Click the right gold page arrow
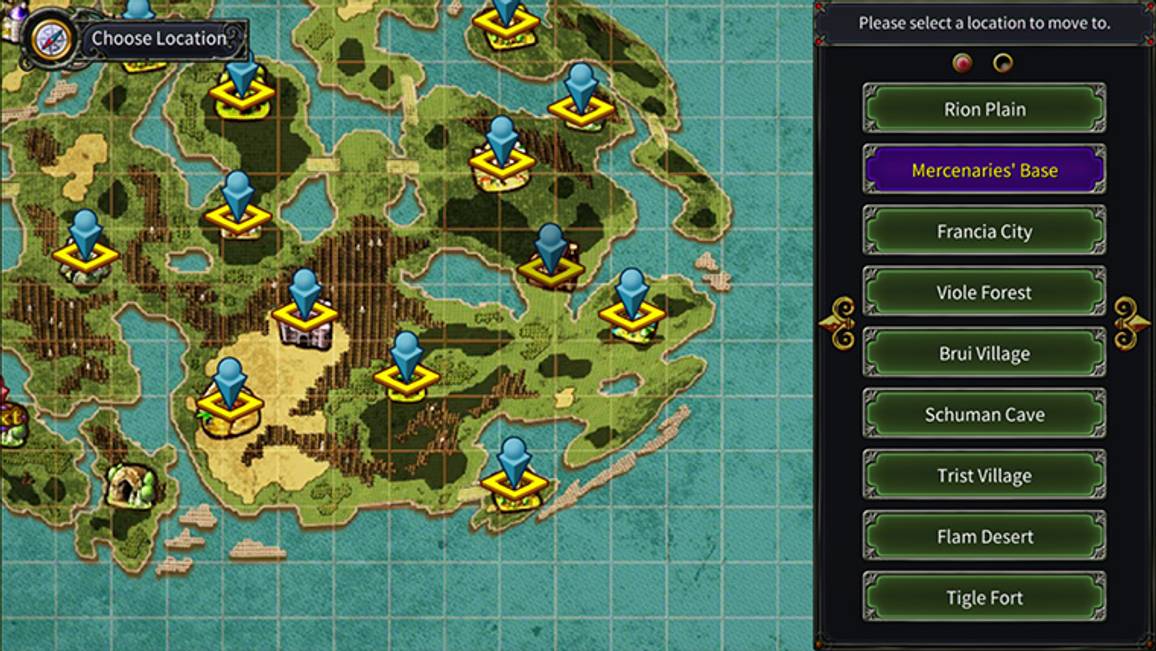The image size is (1156, 651). tap(1131, 323)
